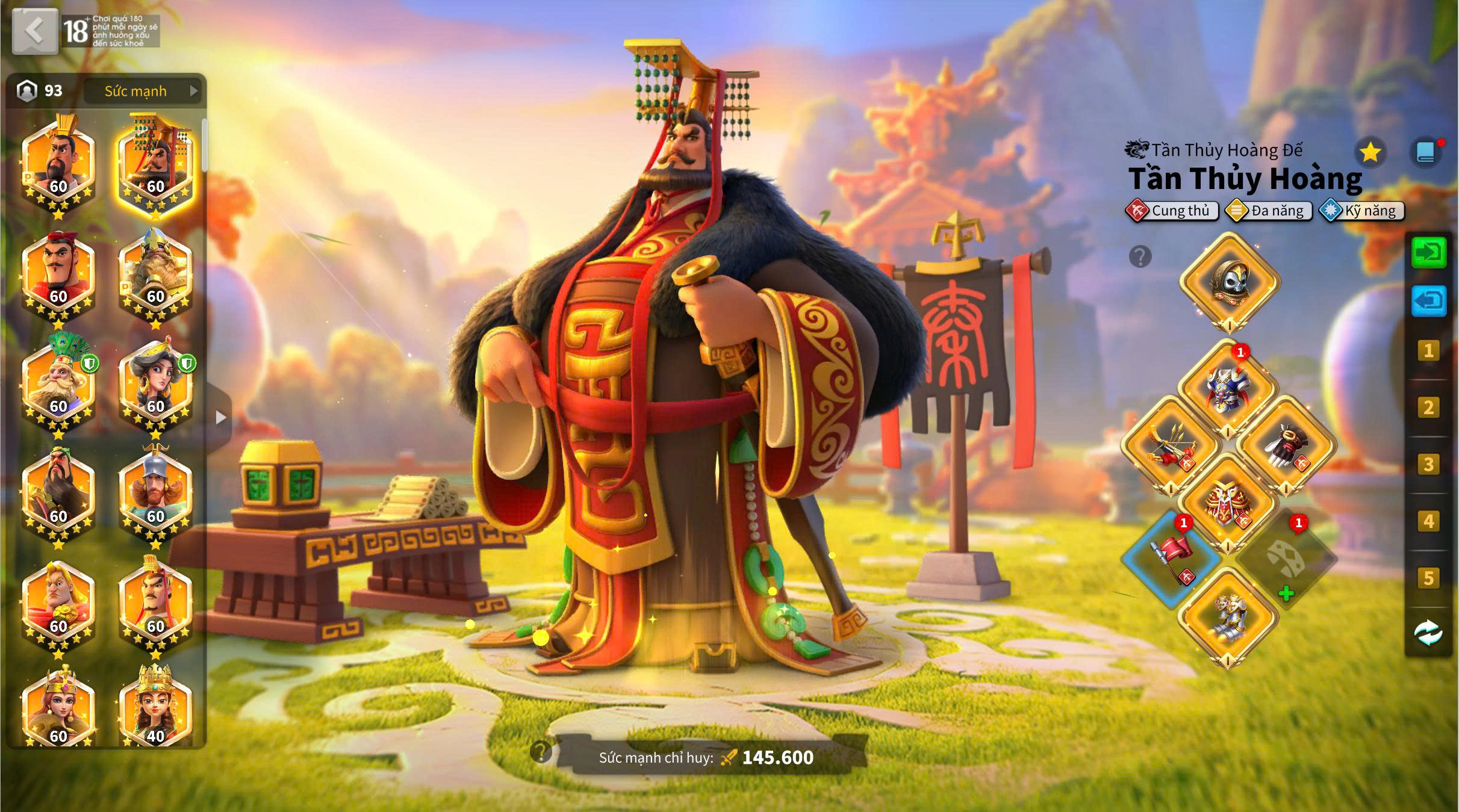
Task: Click the green import arrow button
Action: coord(1428,252)
